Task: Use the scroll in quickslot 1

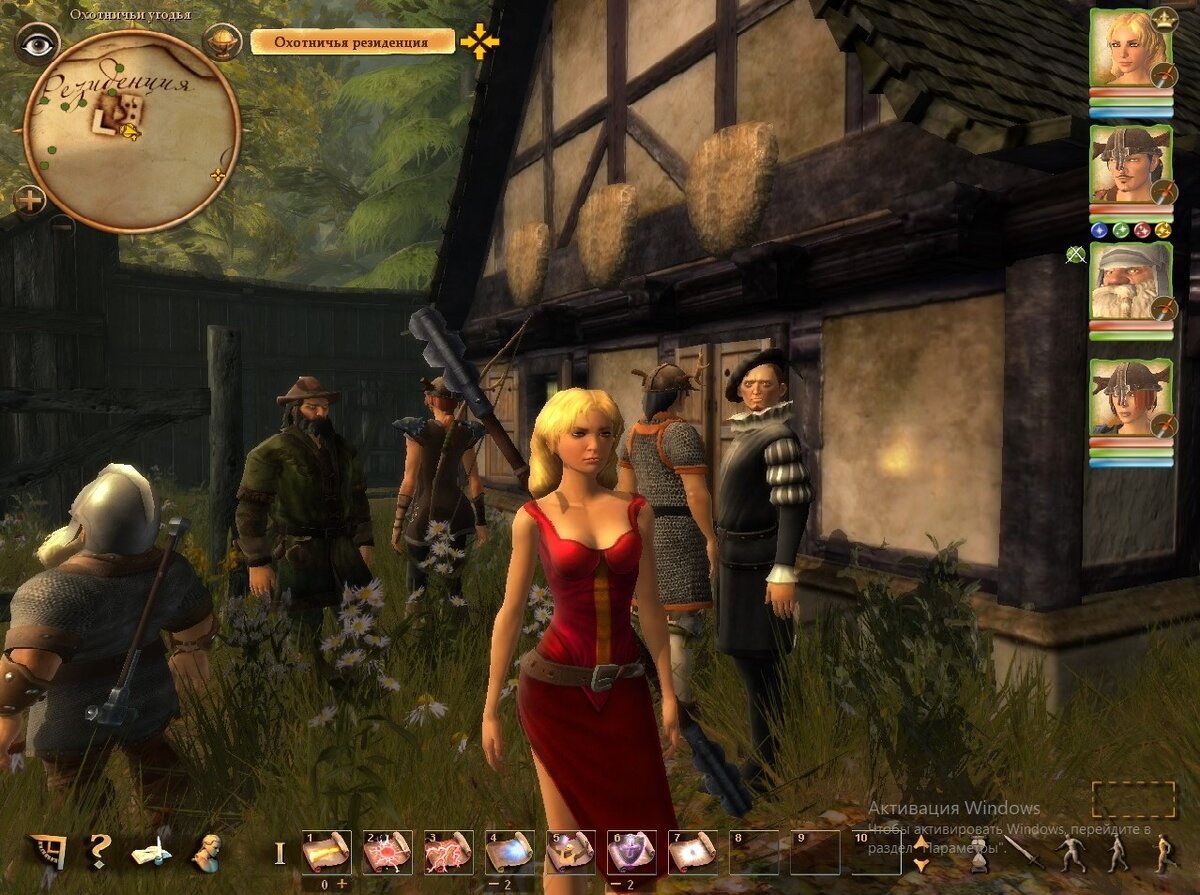Action: 326,852
